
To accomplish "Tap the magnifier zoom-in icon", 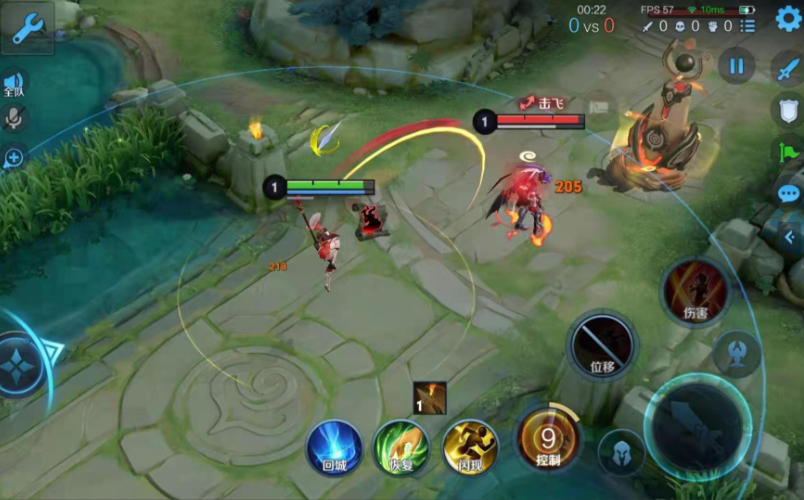I will (14, 157).
